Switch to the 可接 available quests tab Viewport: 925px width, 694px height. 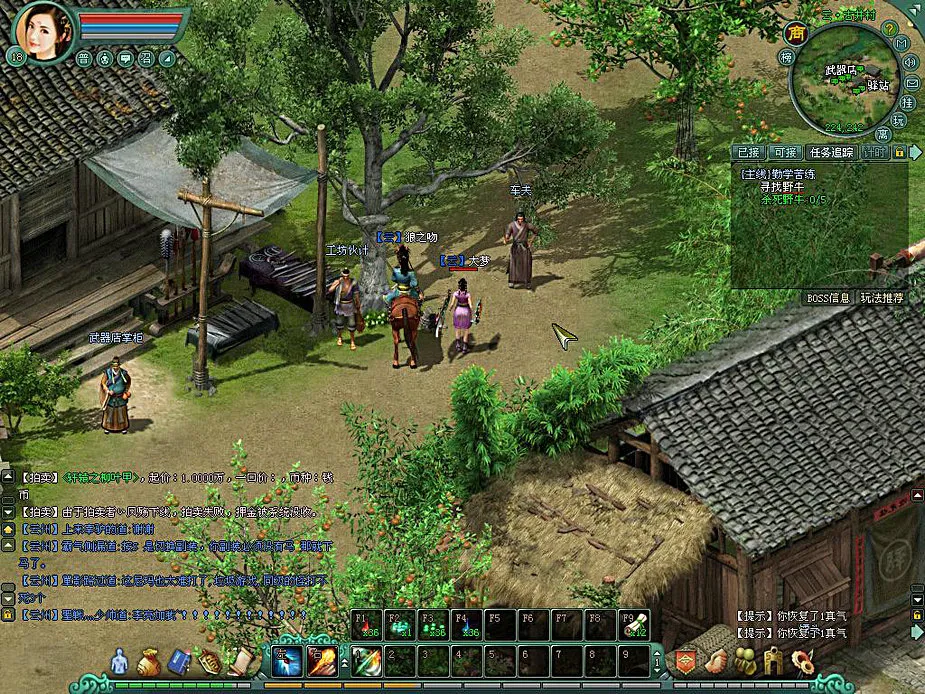[x=786, y=153]
